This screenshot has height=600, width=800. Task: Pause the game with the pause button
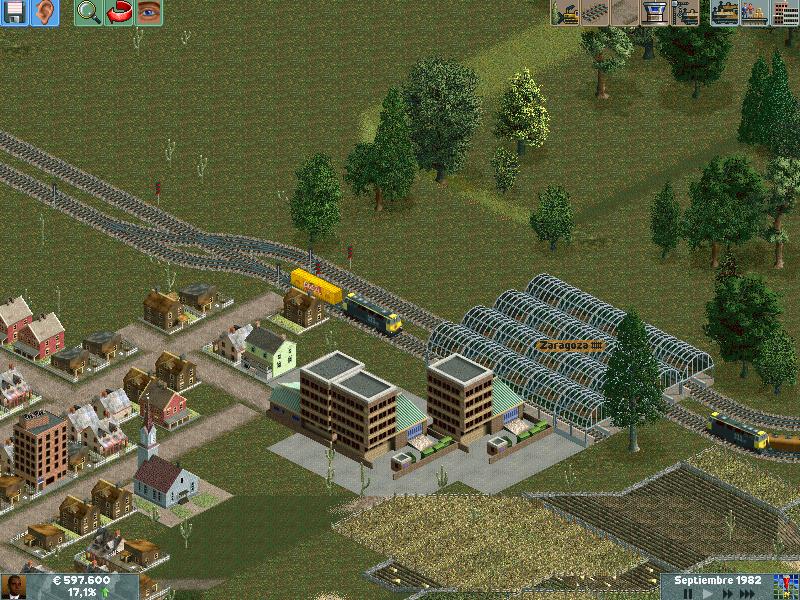coord(688,594)
